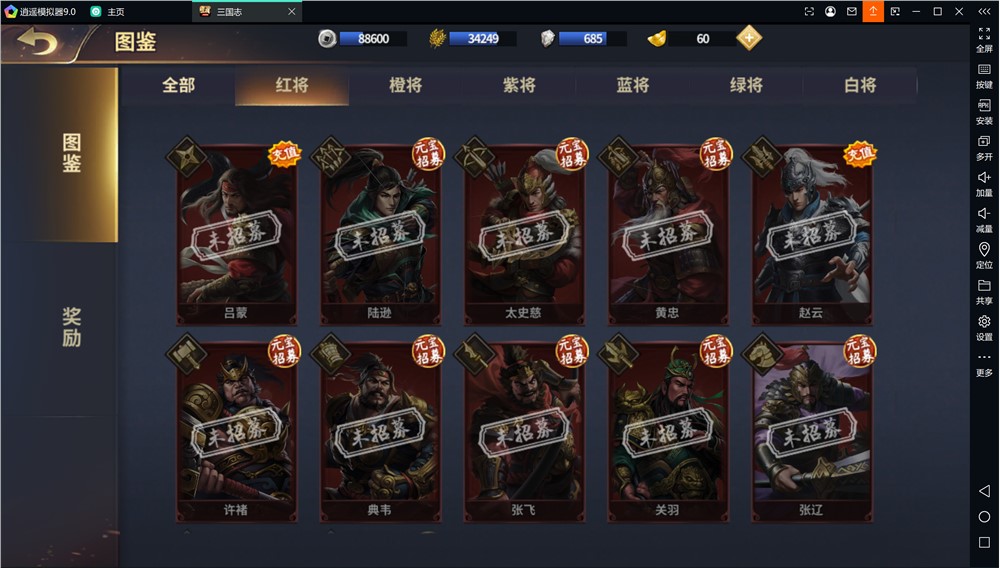
Task: Choose the 白将 tab
Action: [860, 86]
